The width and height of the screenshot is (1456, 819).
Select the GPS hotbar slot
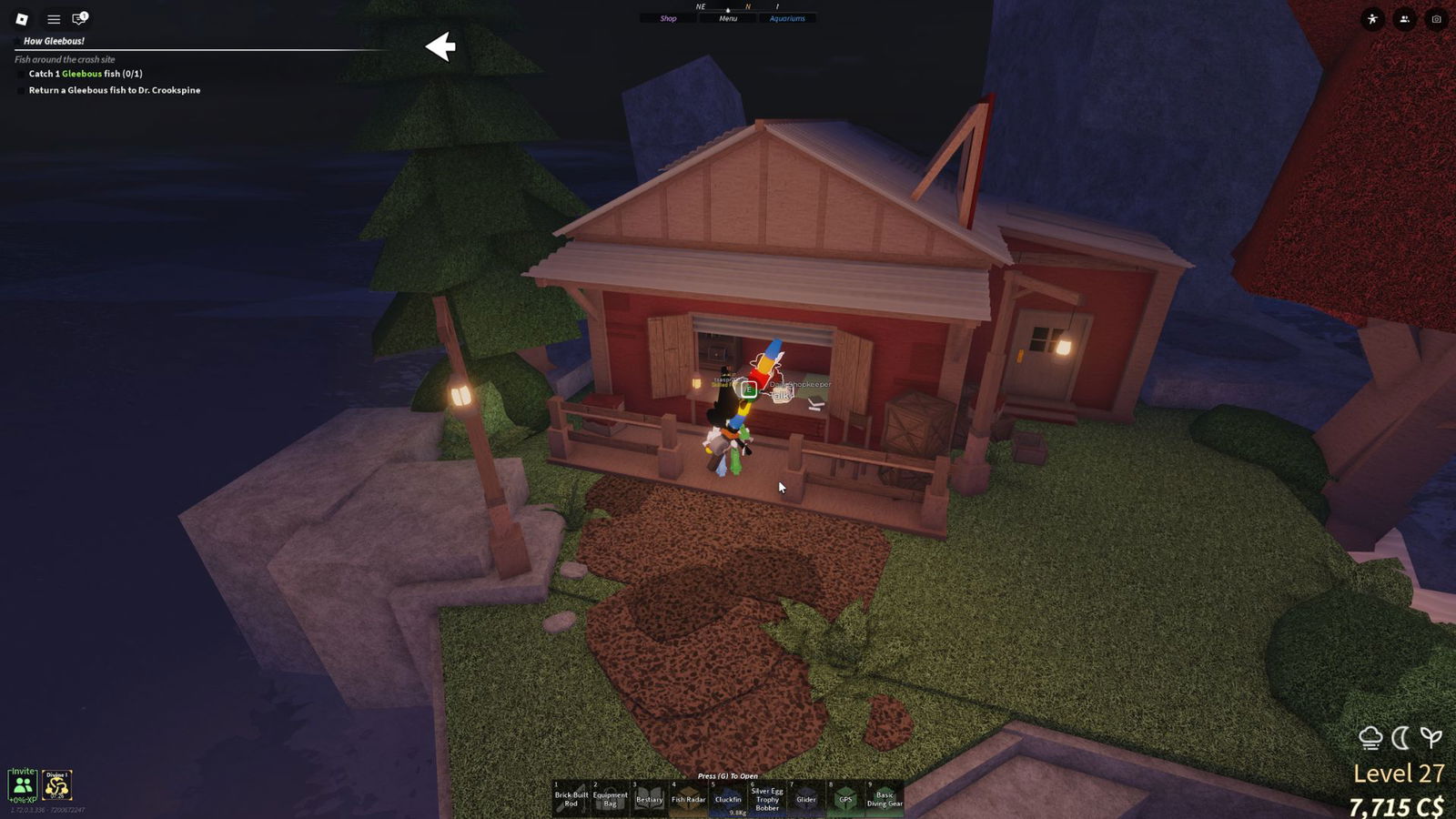pos(845,798)
